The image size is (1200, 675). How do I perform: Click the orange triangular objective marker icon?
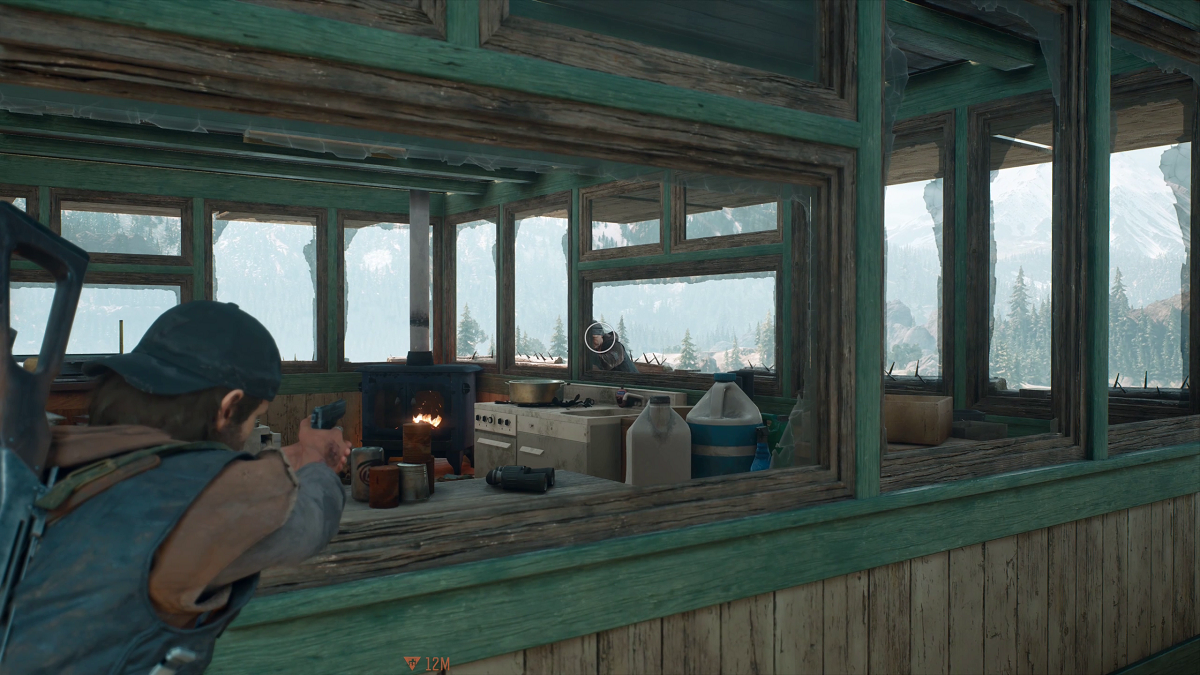(411, 662)
